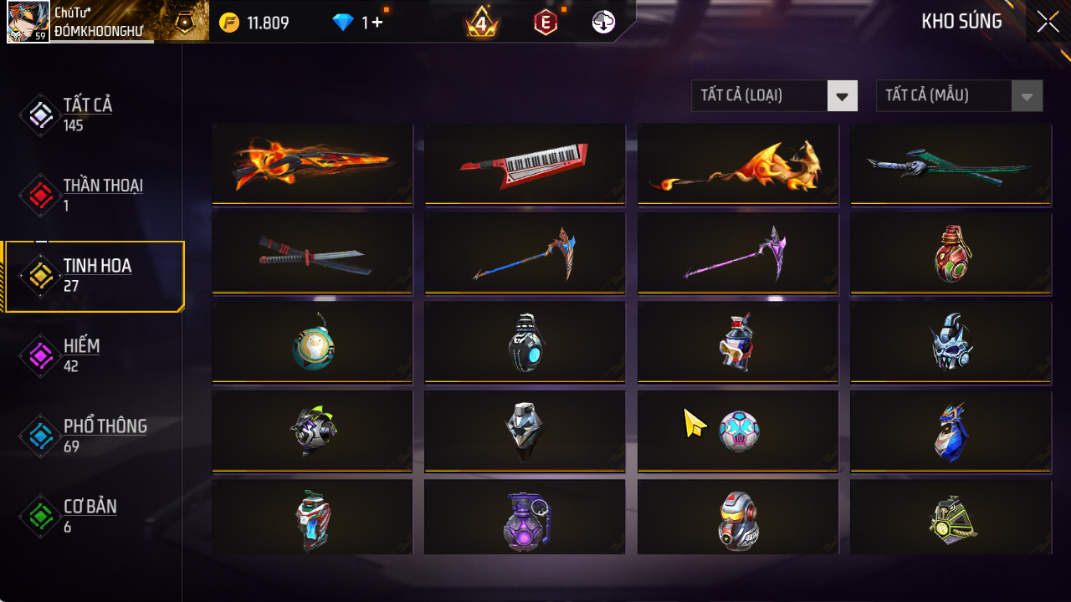
Task: Open the crown rank badge
Action: click(x=481, y=22)
